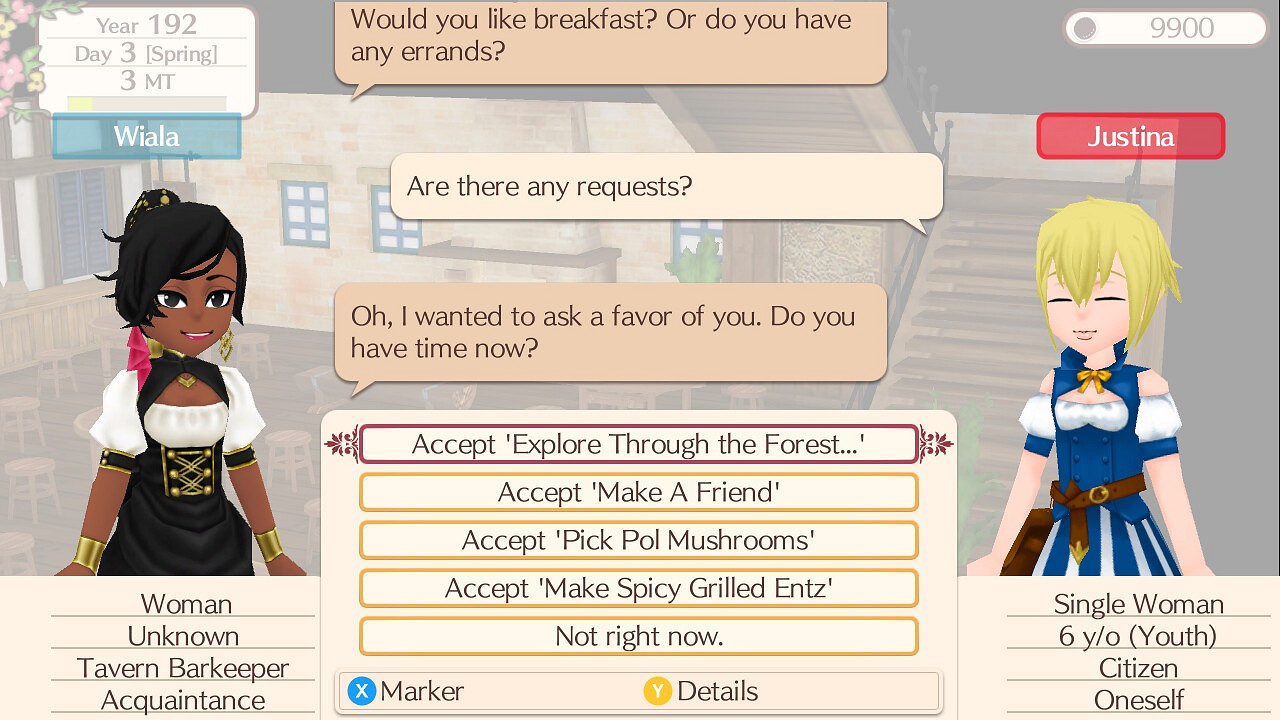This screenshot has height=720, width=1280.
Task: Select Wiala's blue name plate
Action: pos(146,136)
